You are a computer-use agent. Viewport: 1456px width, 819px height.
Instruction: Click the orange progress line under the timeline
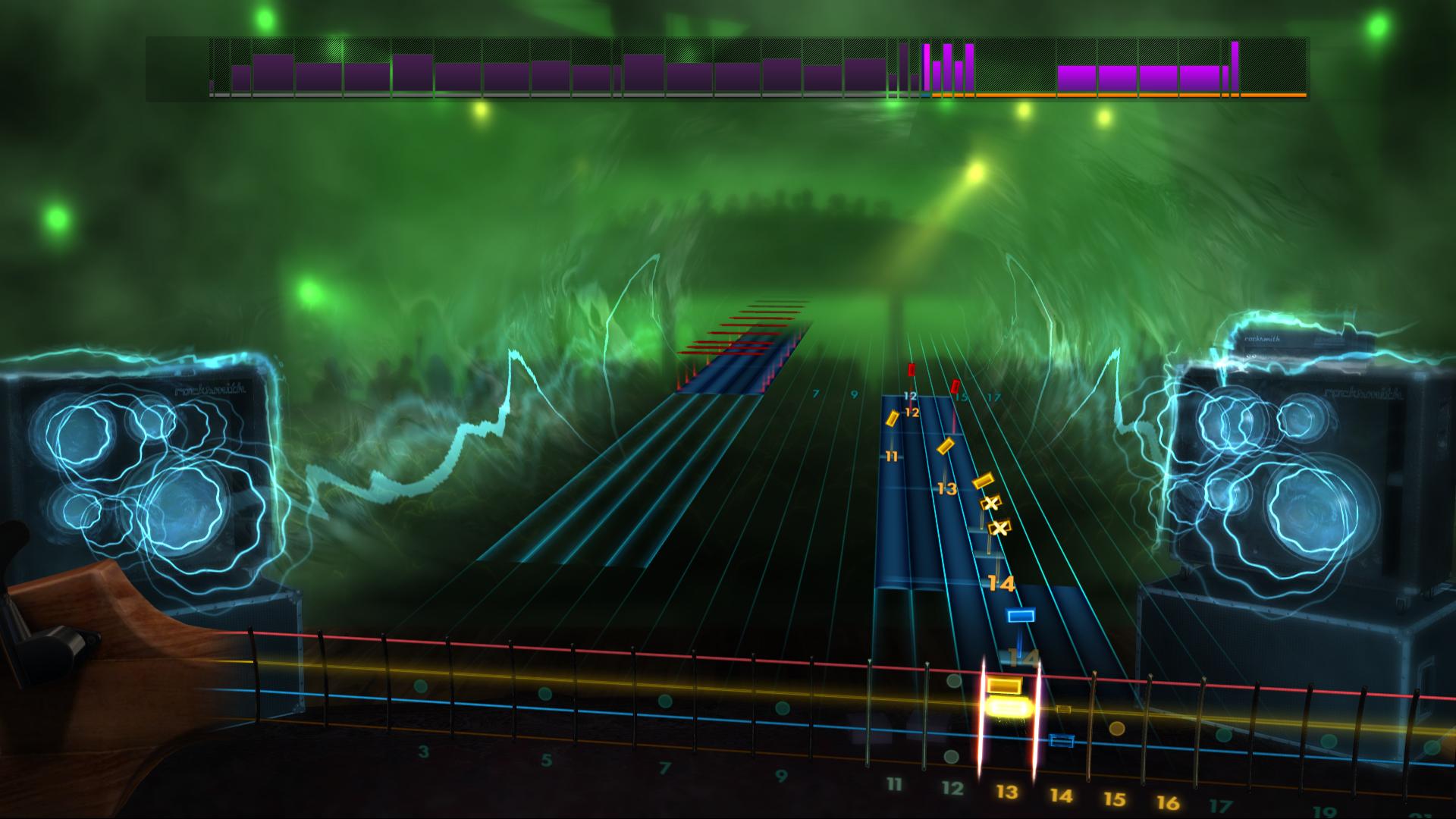click(x=1137, y=96)
